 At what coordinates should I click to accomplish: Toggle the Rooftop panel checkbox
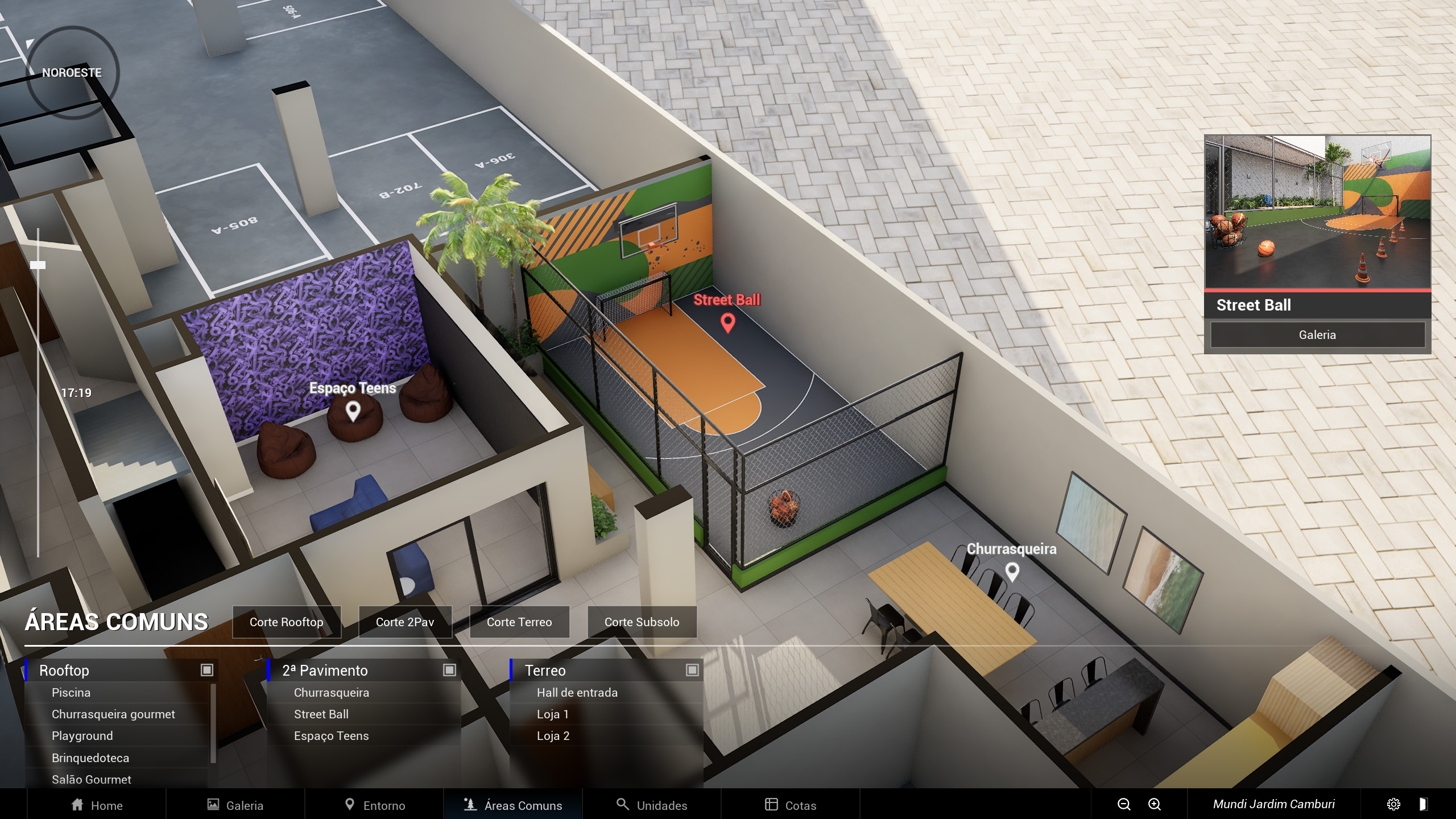coord(206,670)
